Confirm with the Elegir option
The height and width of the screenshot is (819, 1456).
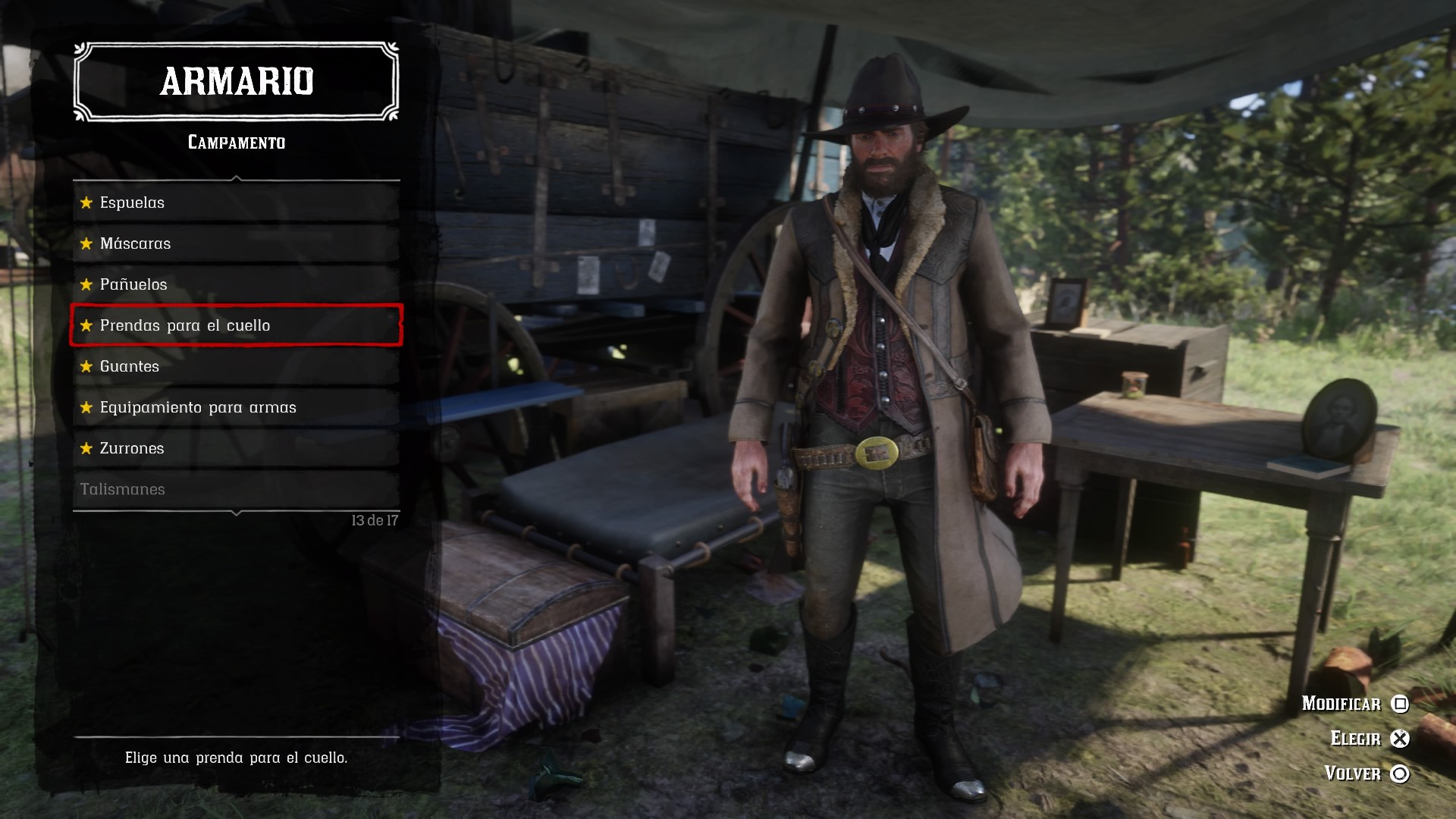[1369, 739]
